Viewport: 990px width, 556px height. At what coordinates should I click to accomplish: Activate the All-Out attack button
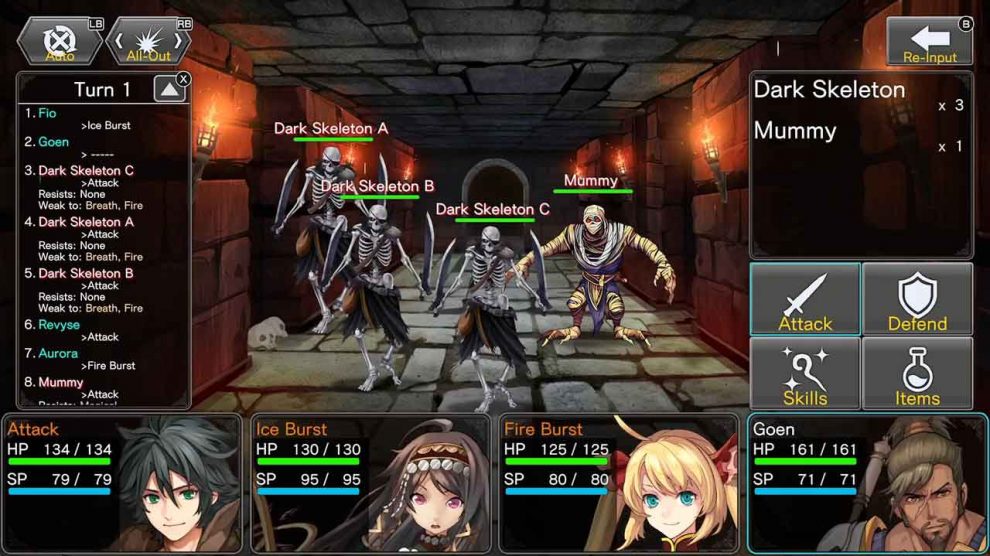click(148, 42)
